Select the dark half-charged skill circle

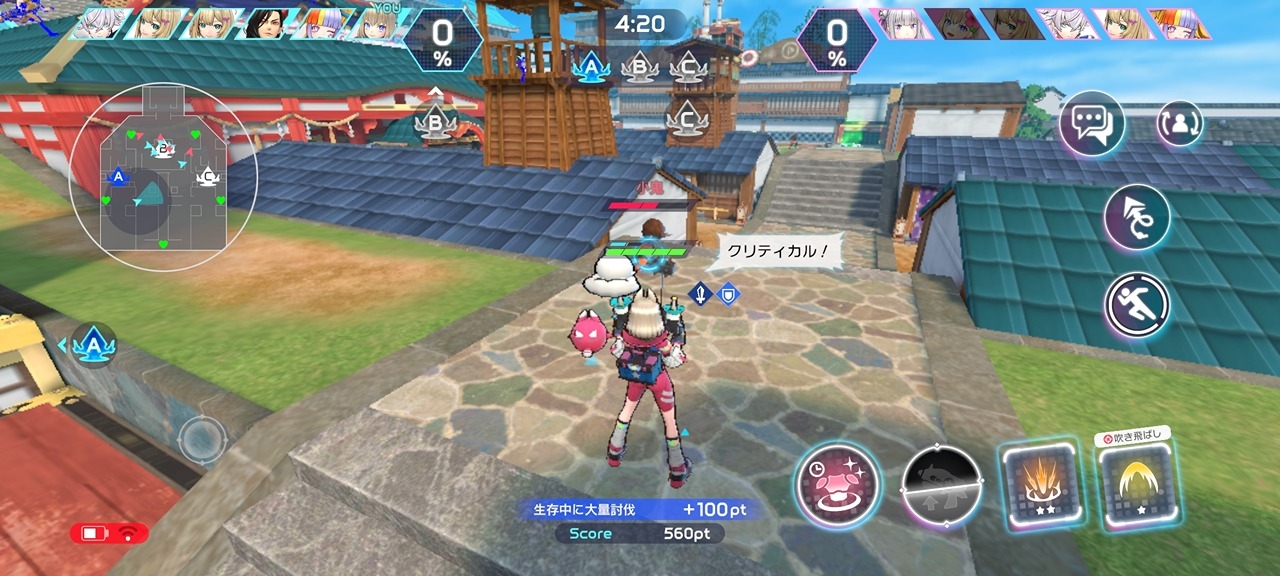click(941, 486)
